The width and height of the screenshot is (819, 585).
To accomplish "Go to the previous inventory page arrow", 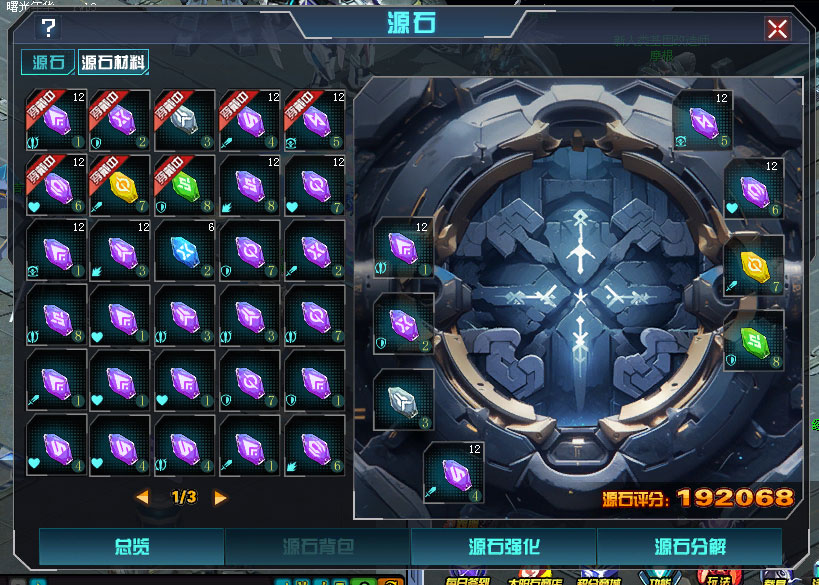I will pos(142,497).
